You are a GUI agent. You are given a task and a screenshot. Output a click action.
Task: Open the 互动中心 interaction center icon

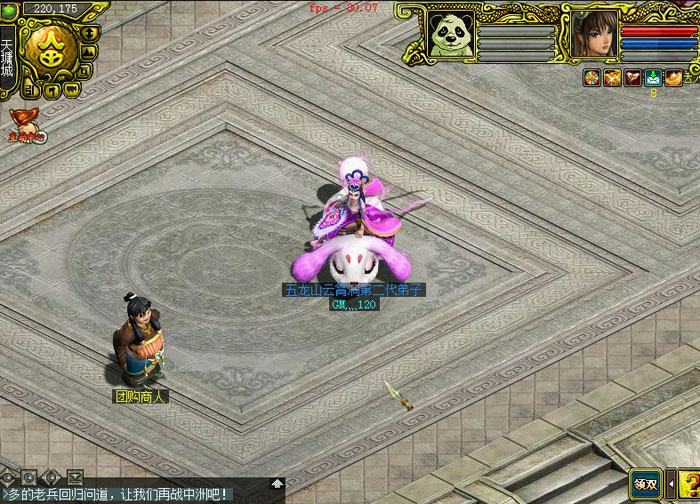(25, 124)
